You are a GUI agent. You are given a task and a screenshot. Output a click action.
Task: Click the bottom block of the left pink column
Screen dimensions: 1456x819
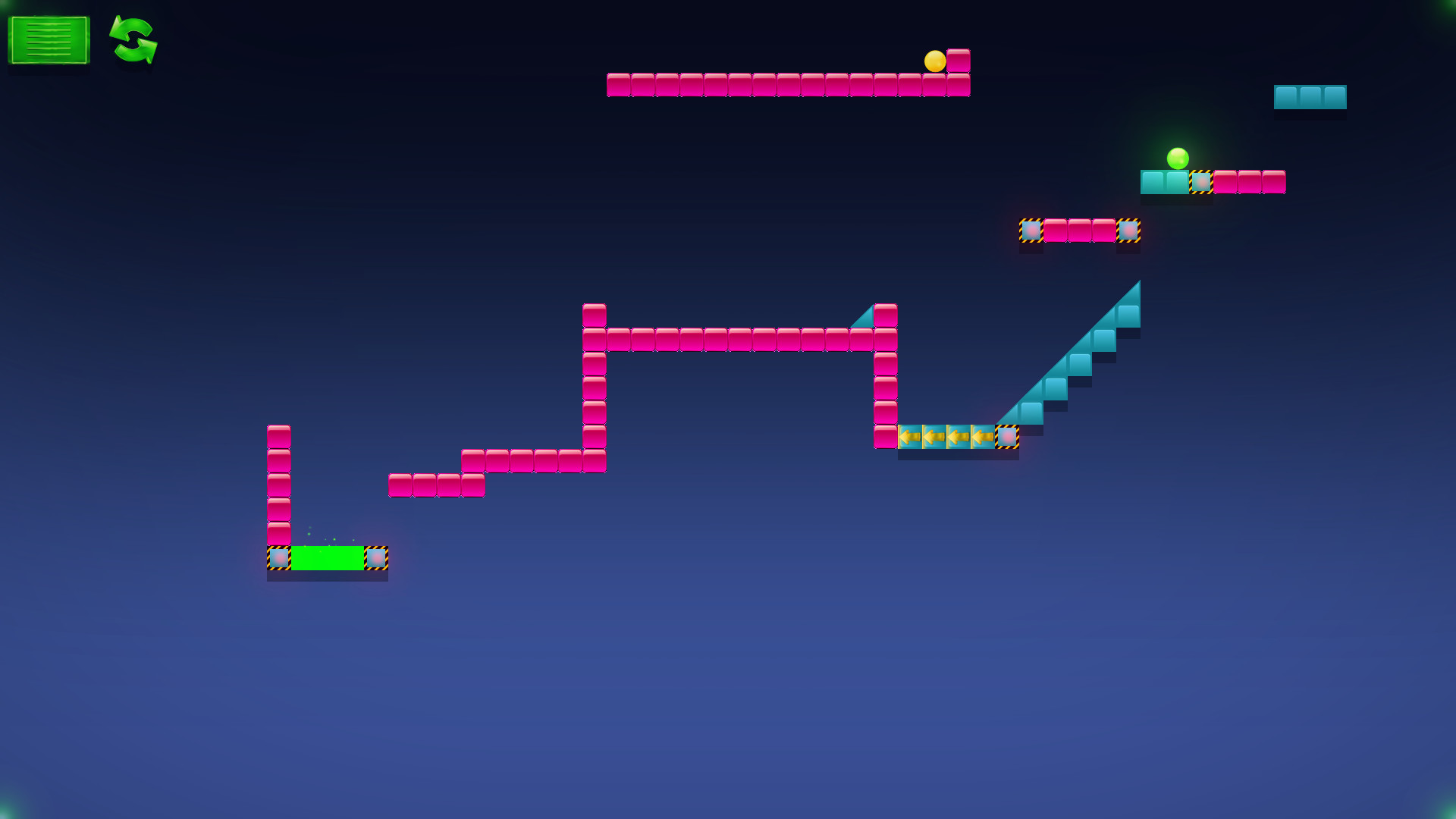coord(279,531)
